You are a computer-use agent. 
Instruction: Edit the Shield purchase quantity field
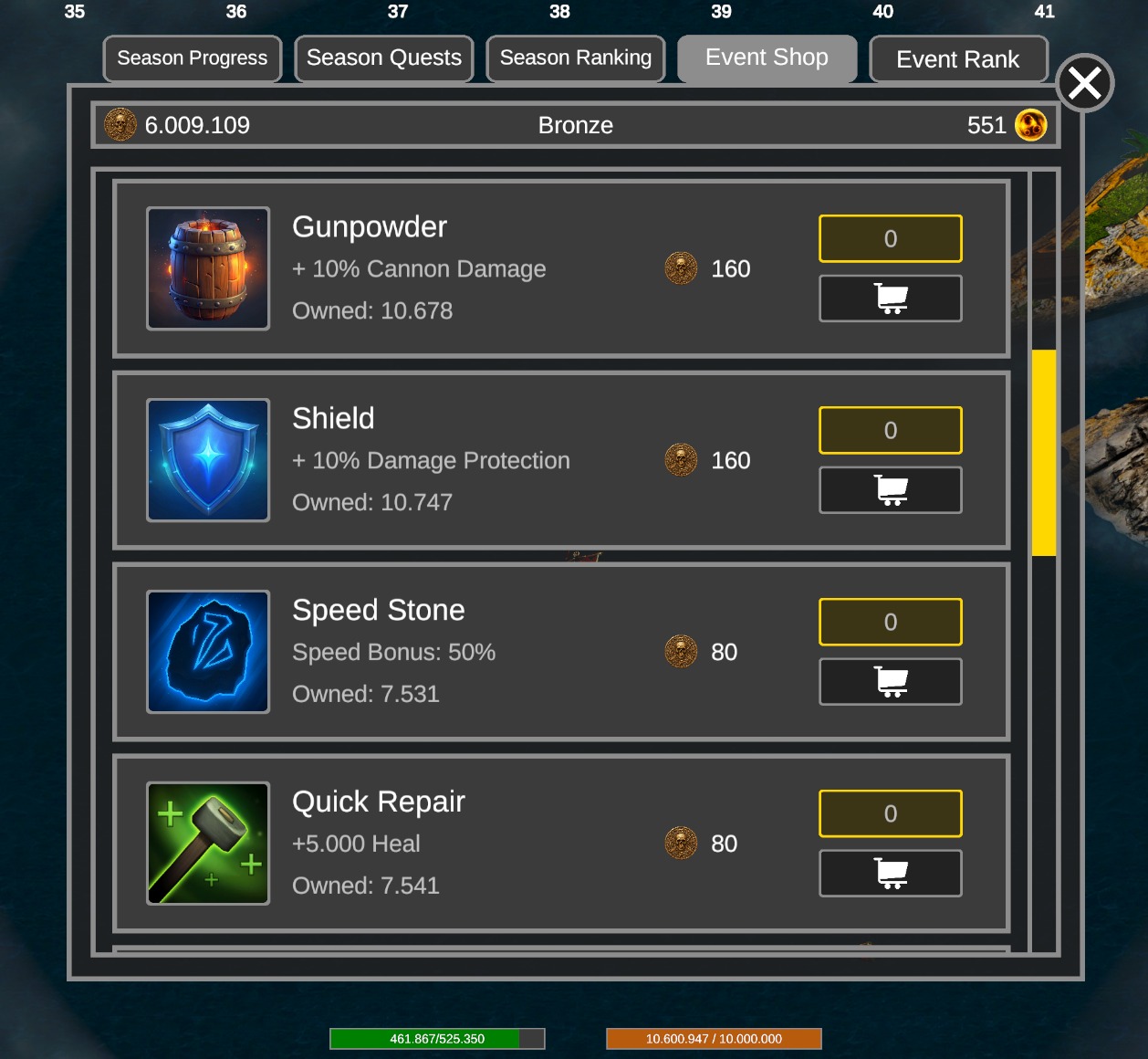coord(890,431)
